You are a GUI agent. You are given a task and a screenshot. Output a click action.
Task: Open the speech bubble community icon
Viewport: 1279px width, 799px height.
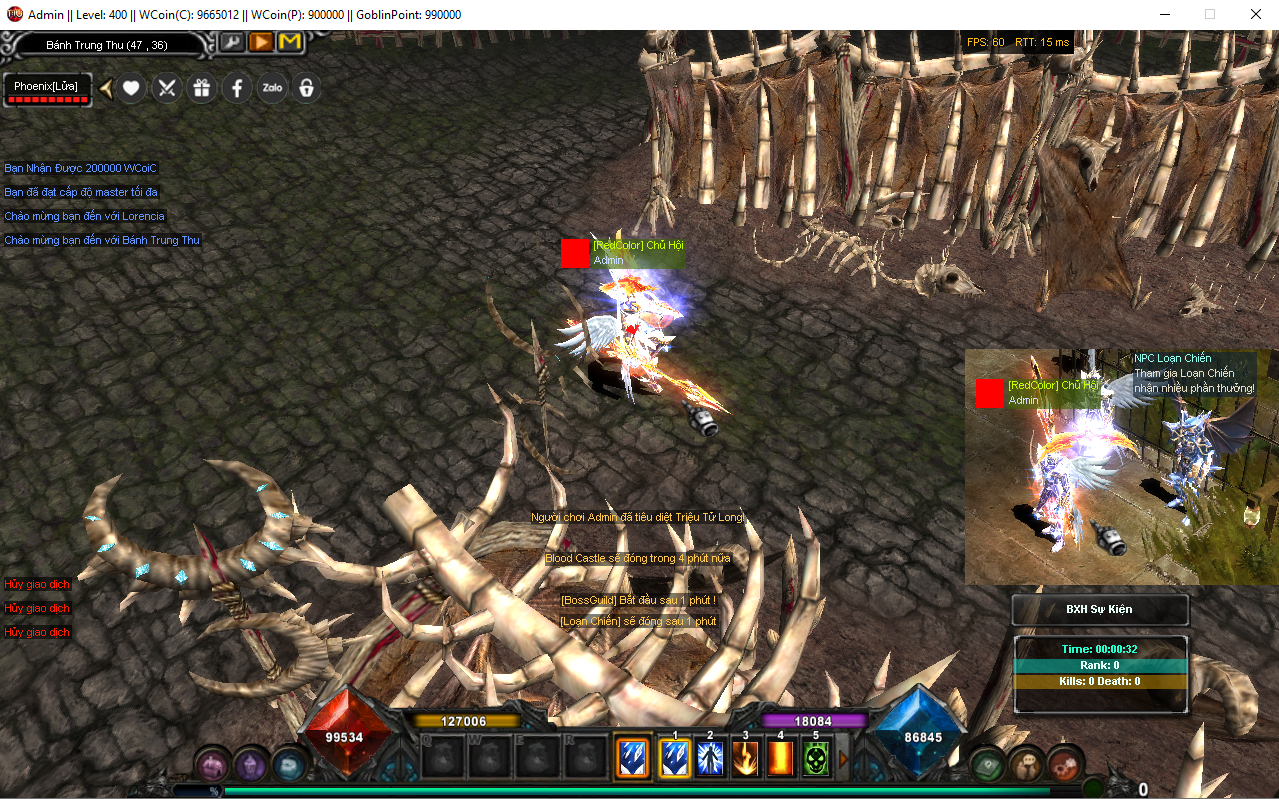[1026, 765]
